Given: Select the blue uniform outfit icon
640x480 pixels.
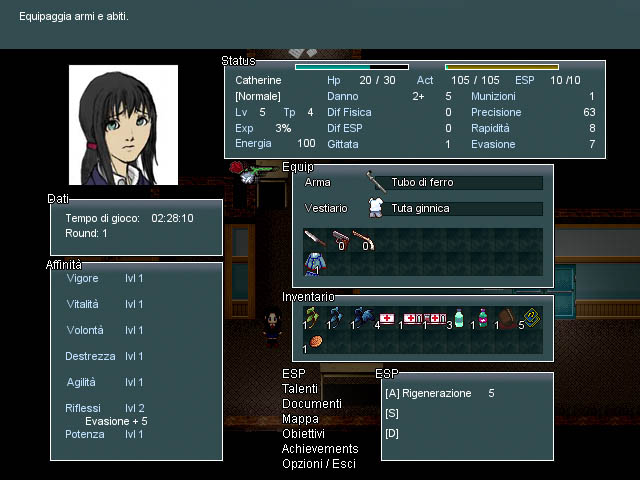Looking at the screenshot, I should (x=315, y=264).
